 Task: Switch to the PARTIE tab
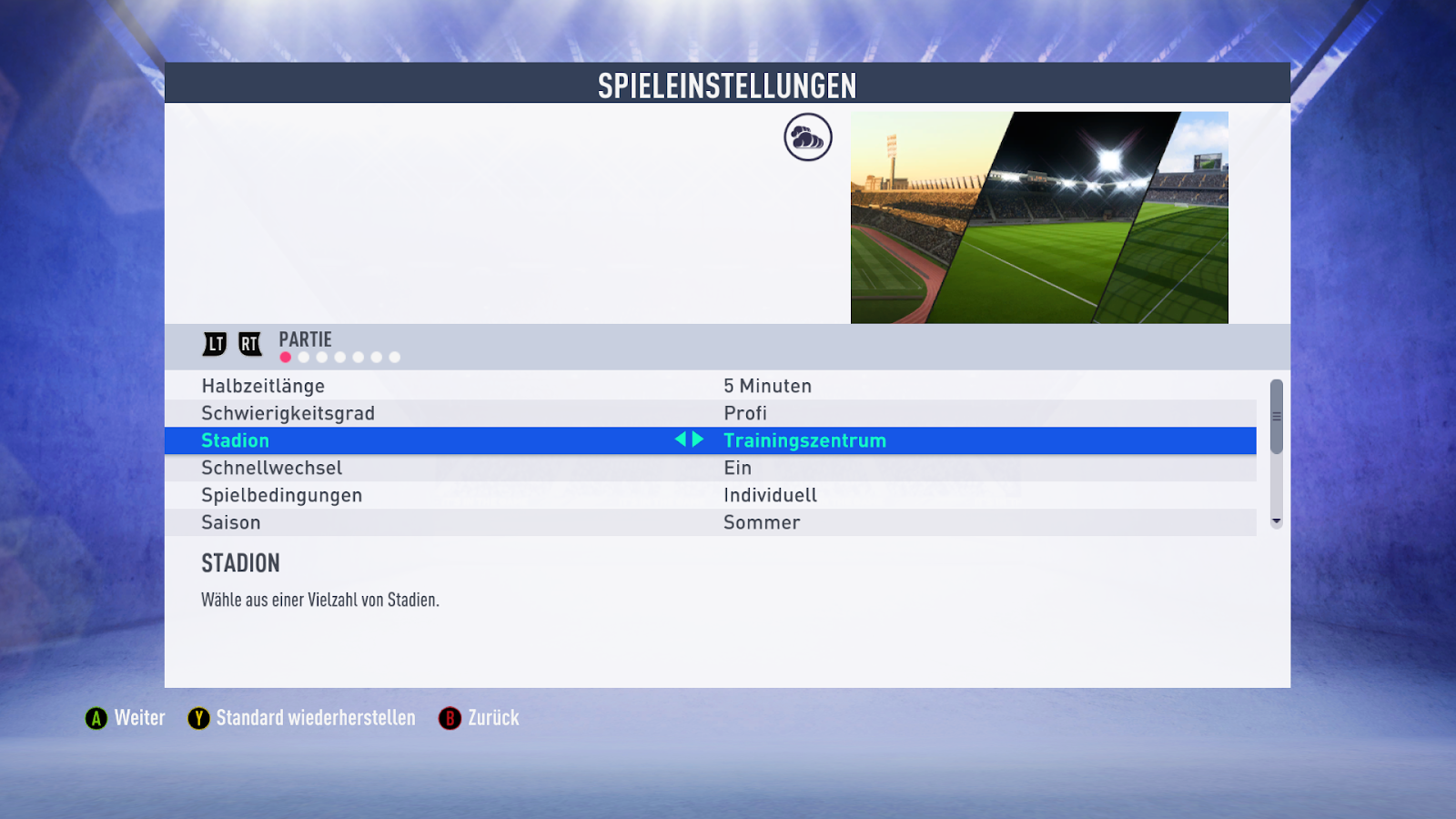click(304, 339)
